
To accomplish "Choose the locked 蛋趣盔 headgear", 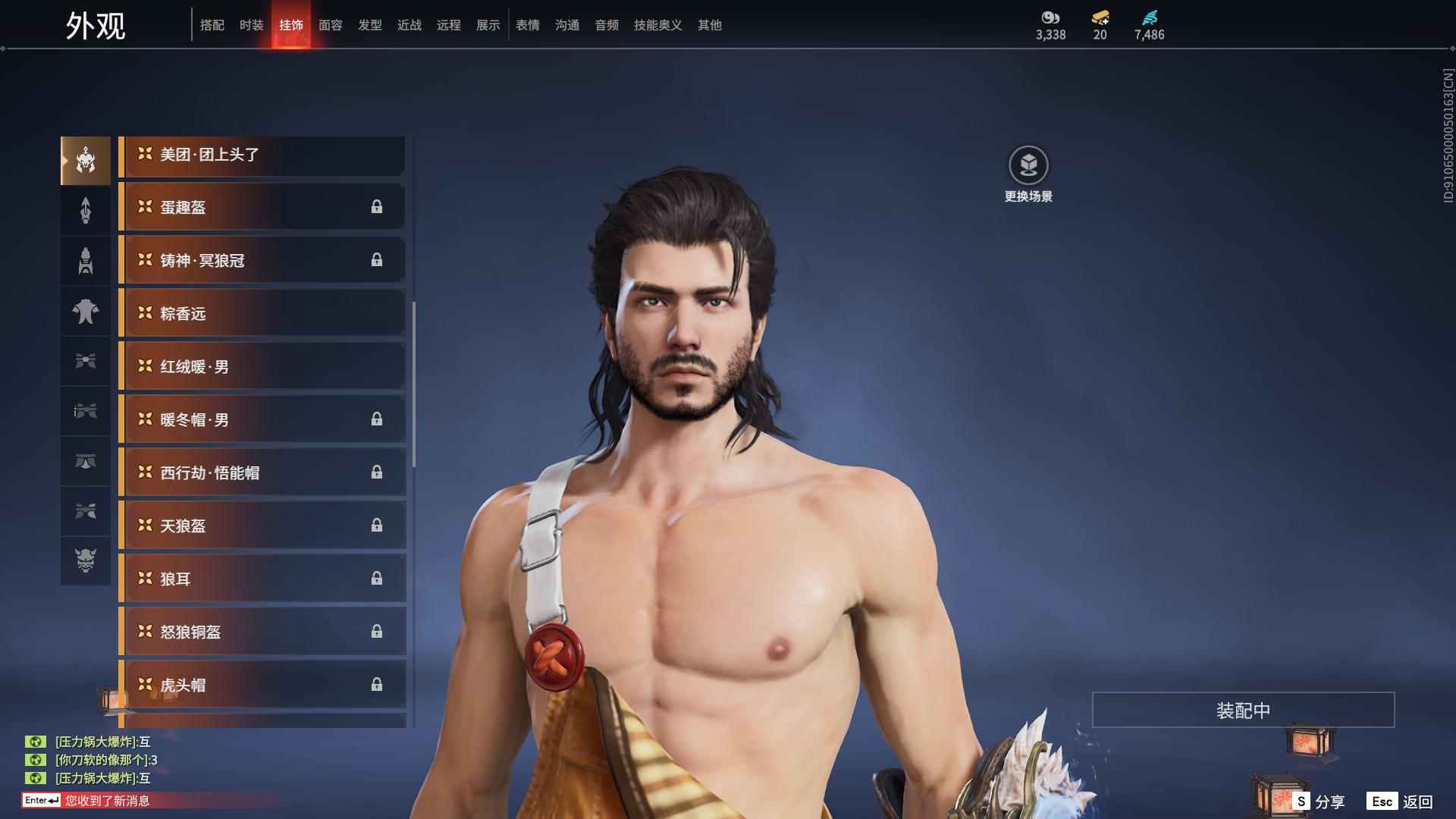I will click(x=262, y=207).
